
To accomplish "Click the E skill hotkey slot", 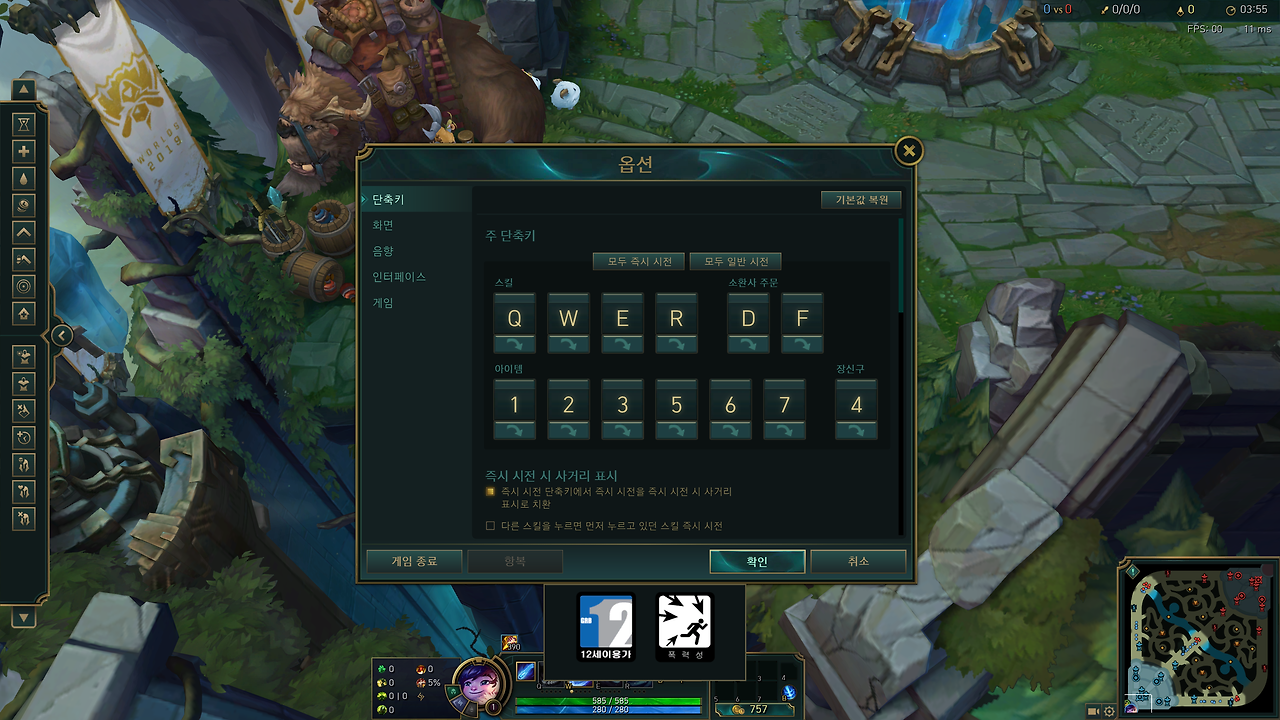I will coord(622,318).
